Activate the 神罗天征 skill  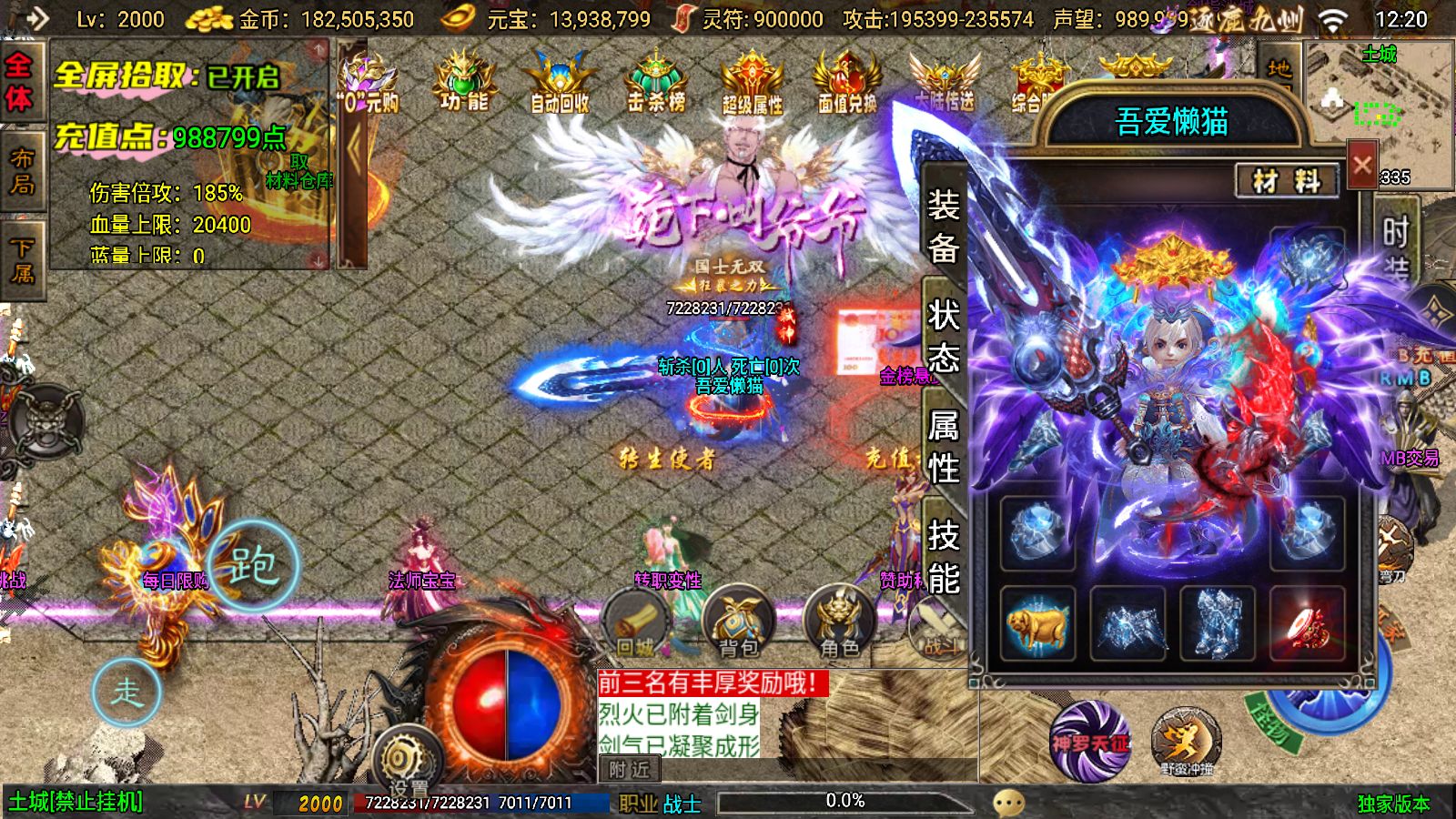coord(1089,741)
